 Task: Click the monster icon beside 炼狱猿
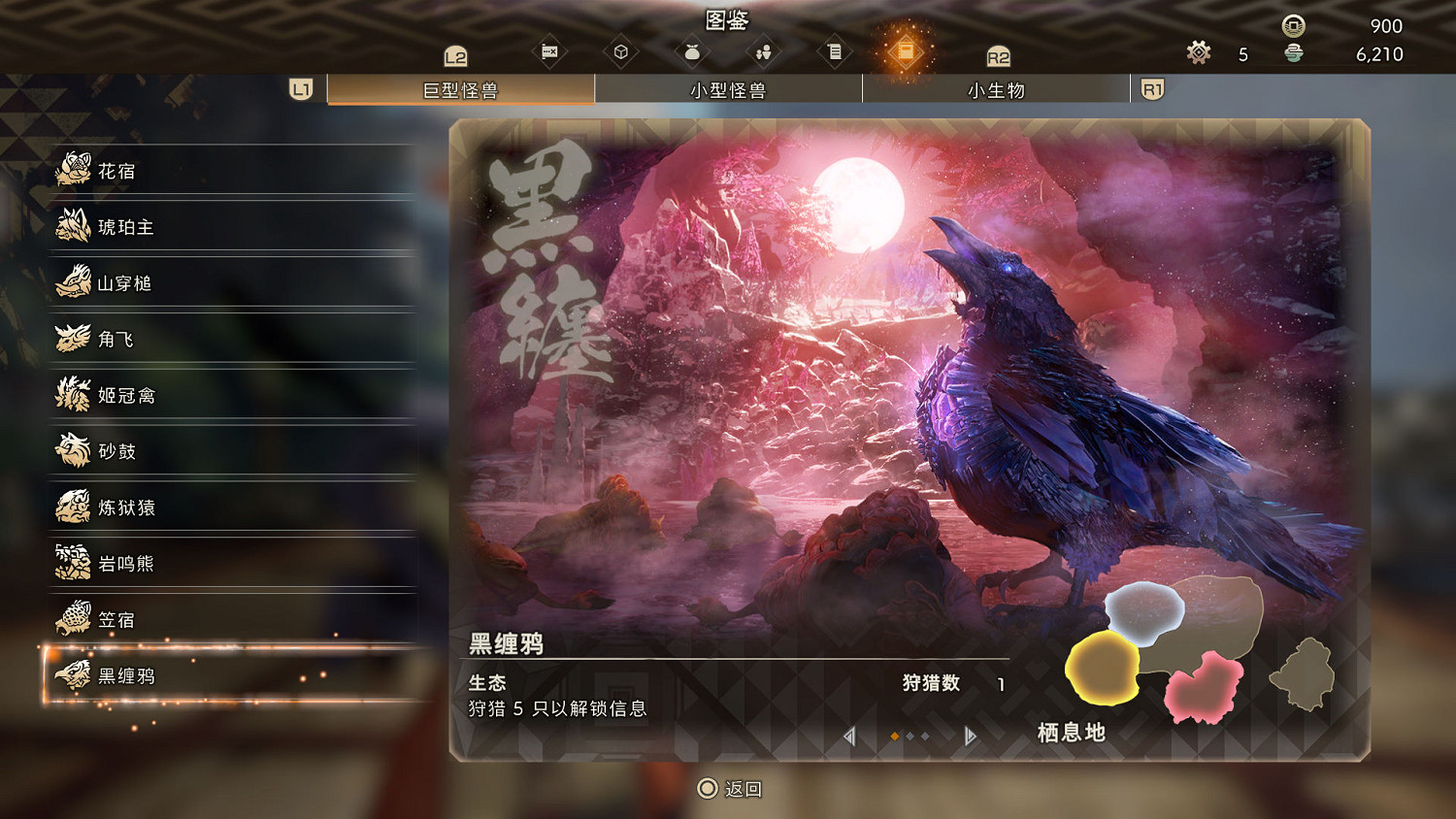pos(71,508)
